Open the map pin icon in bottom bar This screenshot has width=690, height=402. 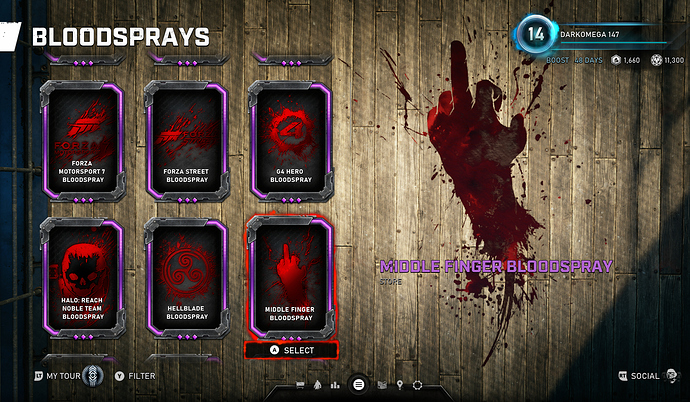click(x=399, y=384)
